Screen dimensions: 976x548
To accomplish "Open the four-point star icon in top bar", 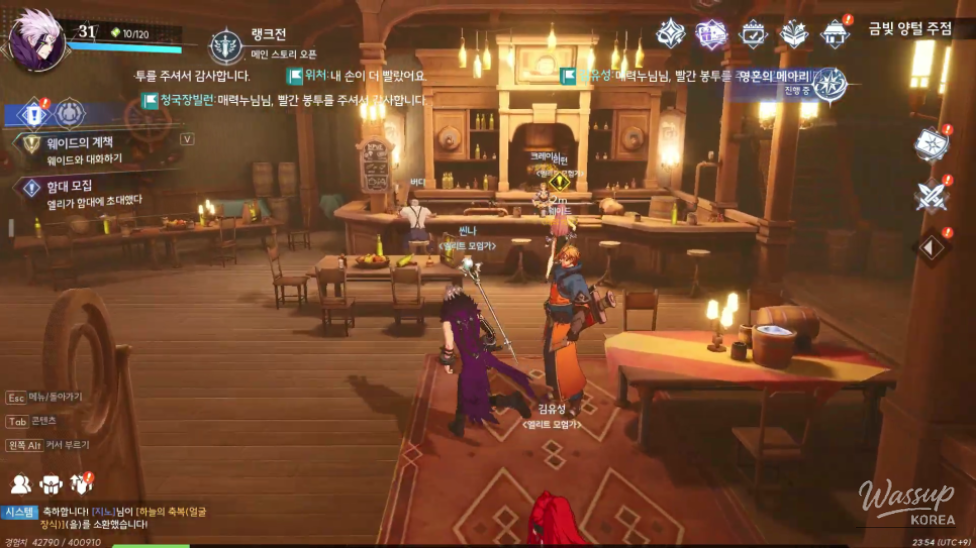I will click(670, 34).
